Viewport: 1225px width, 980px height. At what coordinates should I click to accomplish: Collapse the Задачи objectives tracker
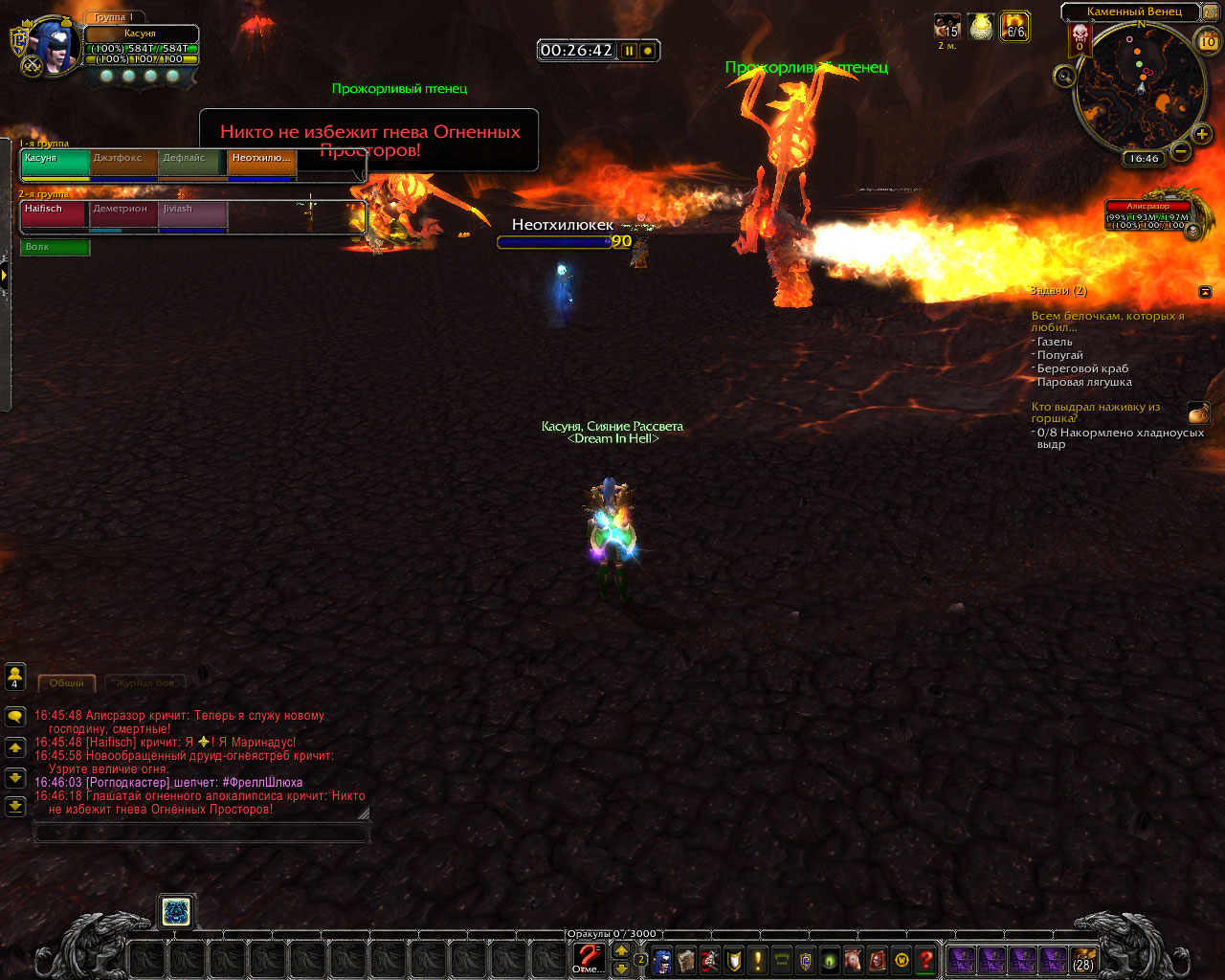pos(1205,291)
